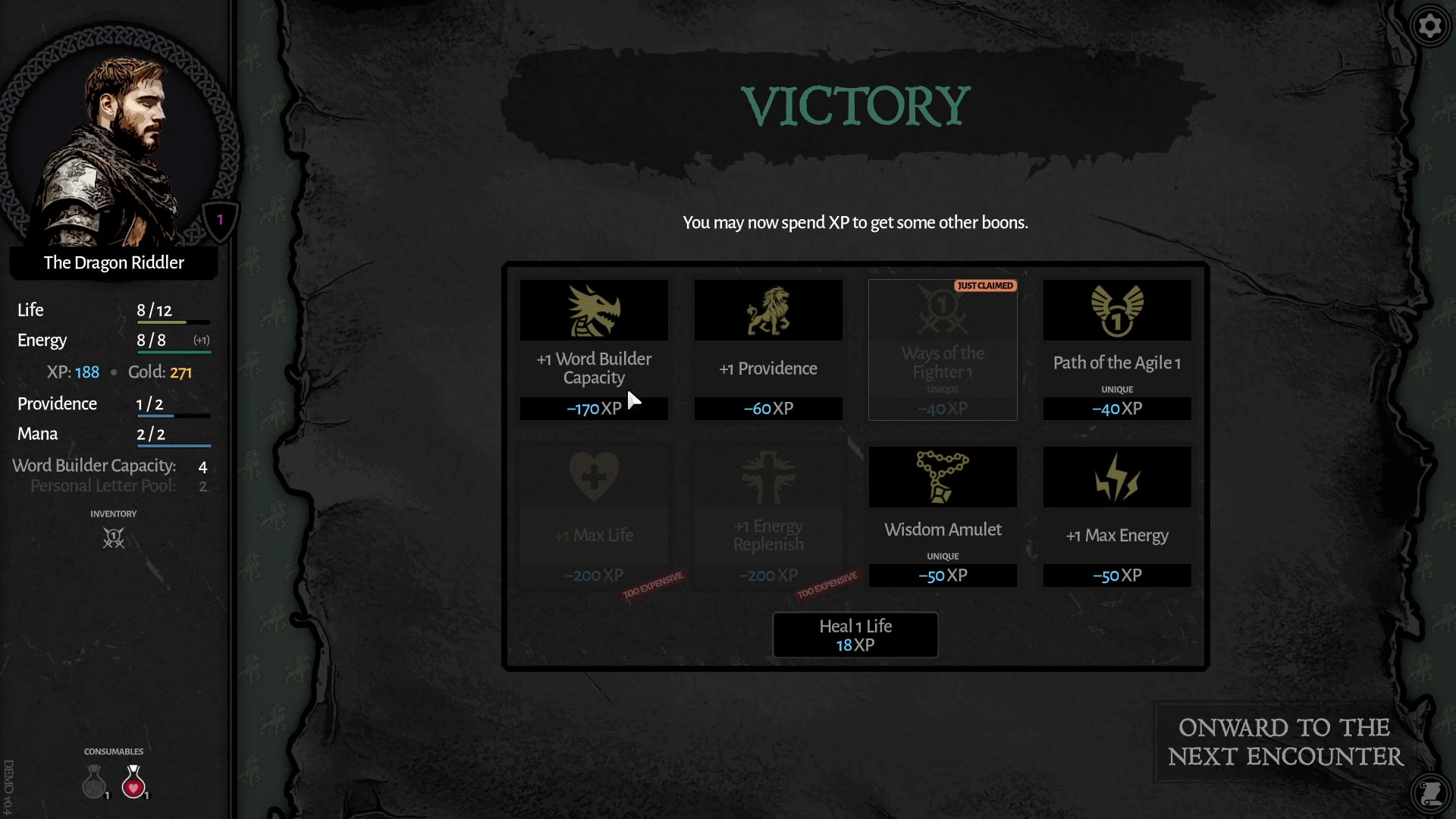Click the level 1 shield badge
The image size is (1456, 819).
[x=219, y=218]
